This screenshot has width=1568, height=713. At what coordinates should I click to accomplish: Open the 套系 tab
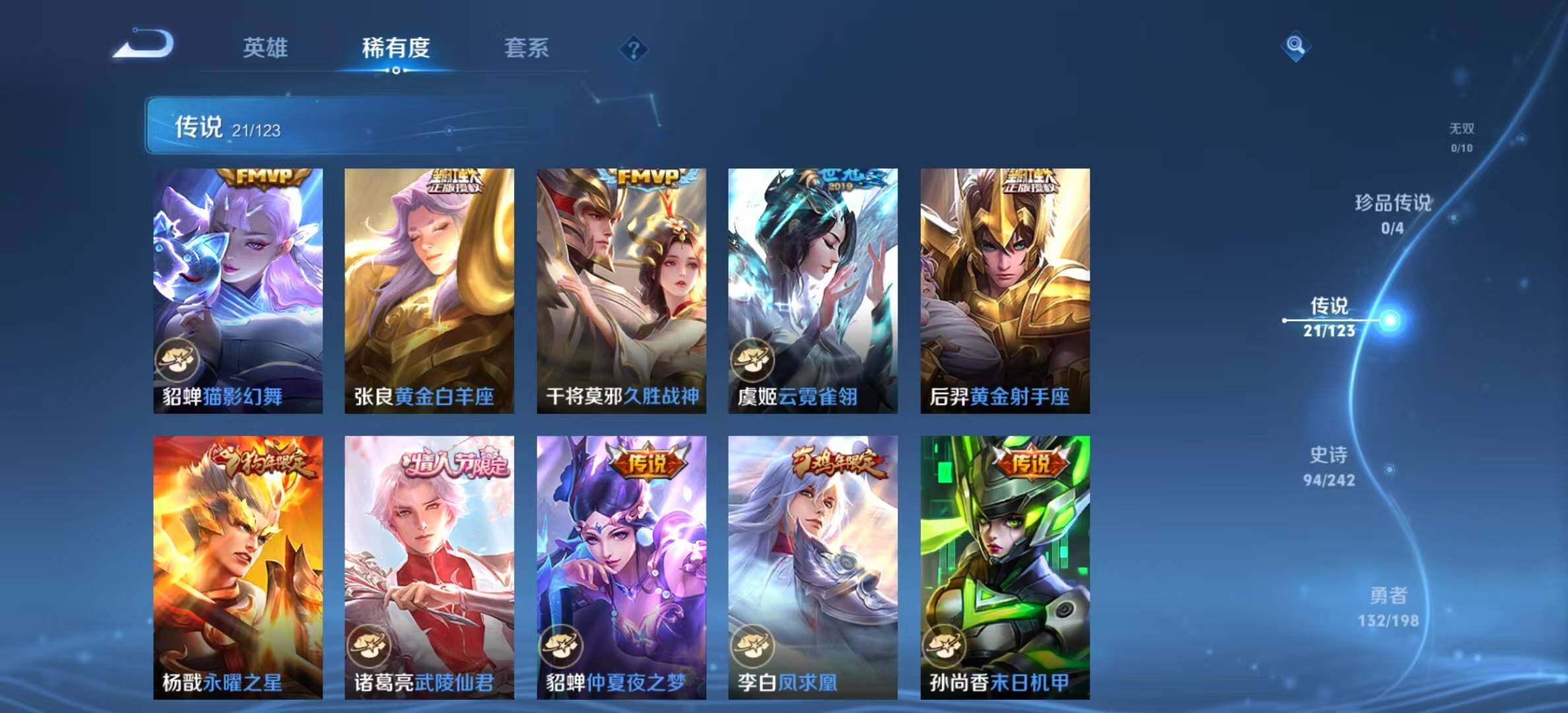click(526, 48)
